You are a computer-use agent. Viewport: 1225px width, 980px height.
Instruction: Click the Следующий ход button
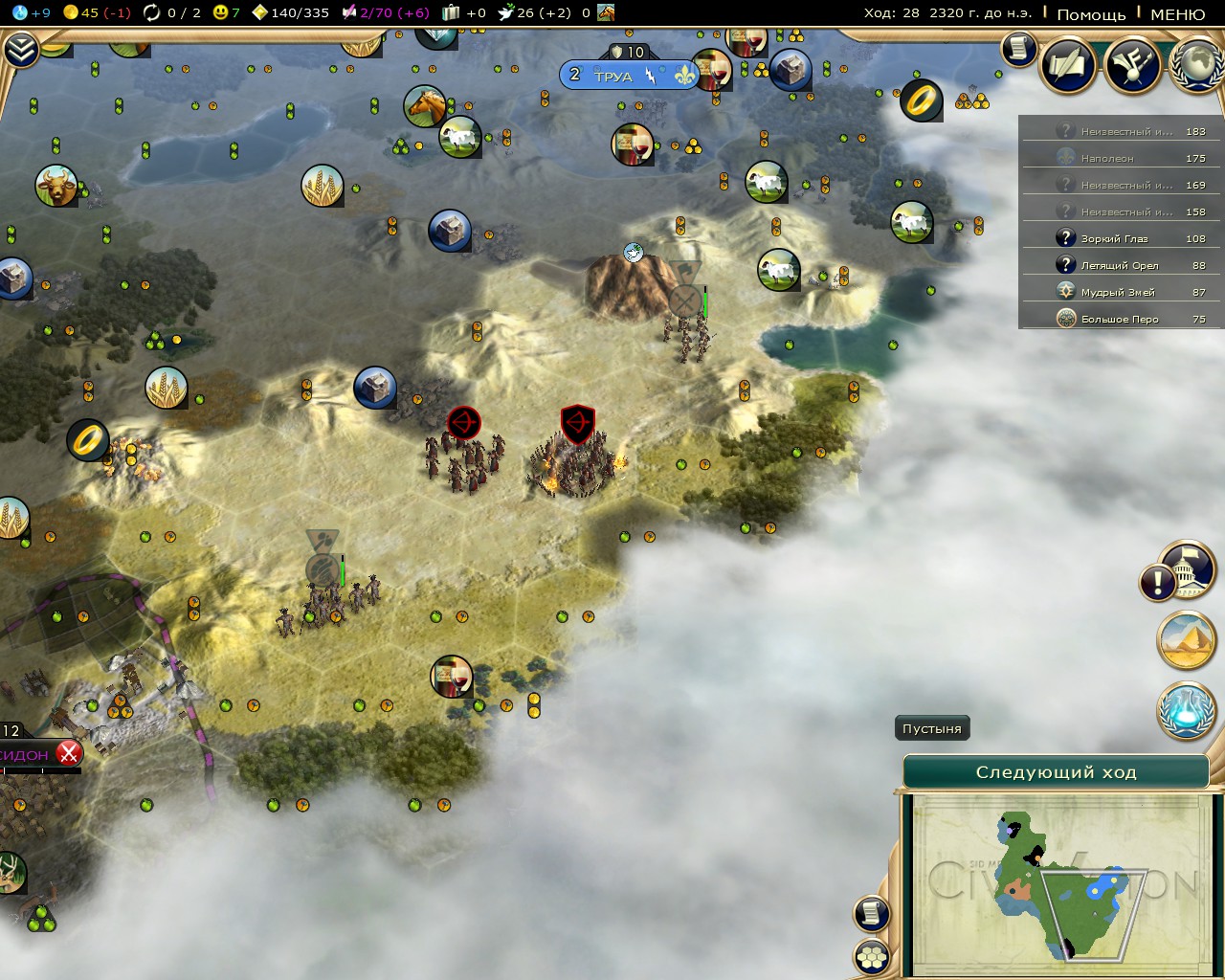[x=1056, y=772]
